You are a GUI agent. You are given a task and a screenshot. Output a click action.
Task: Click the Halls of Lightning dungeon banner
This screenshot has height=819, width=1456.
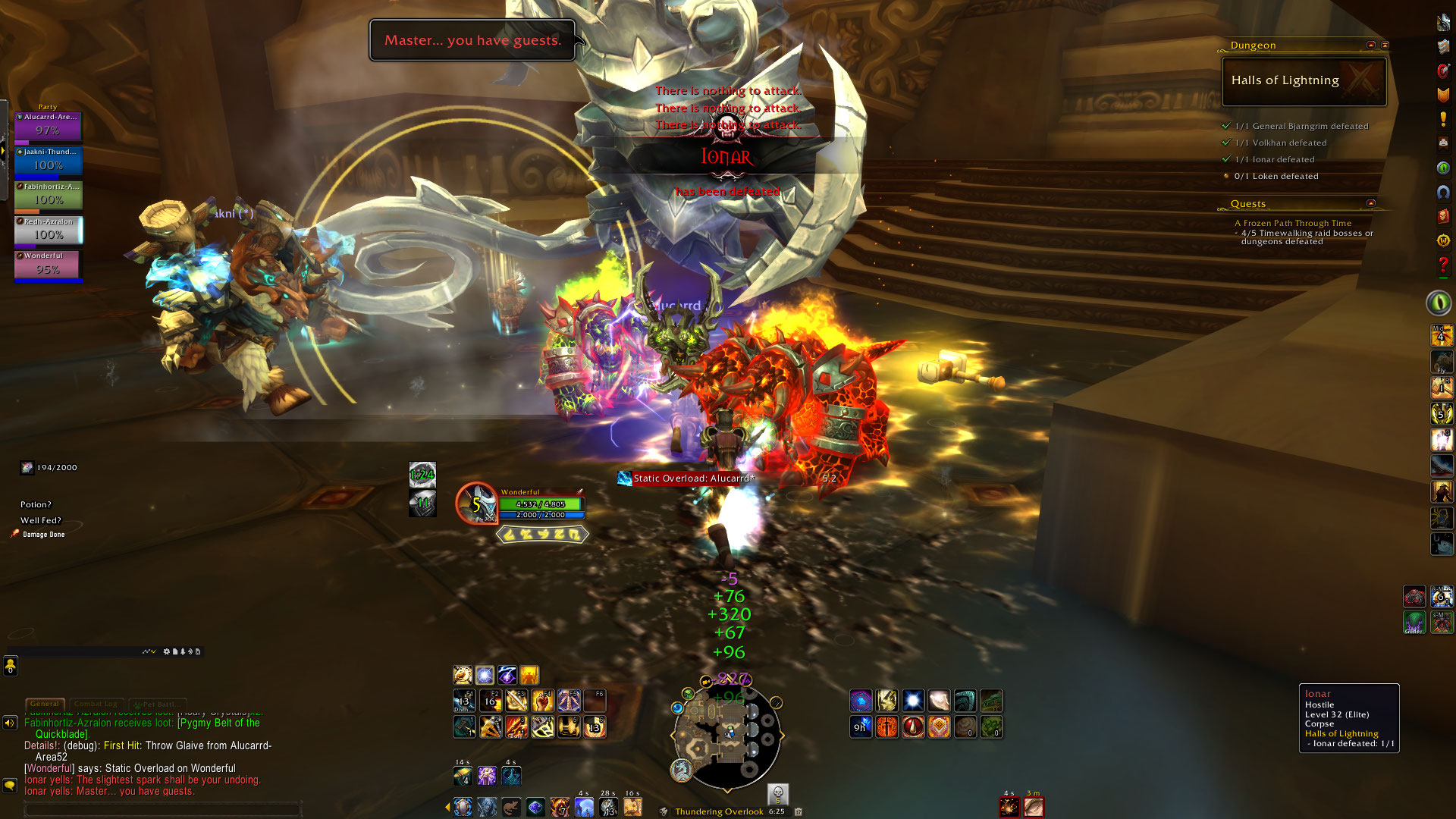pos(1304,81)
